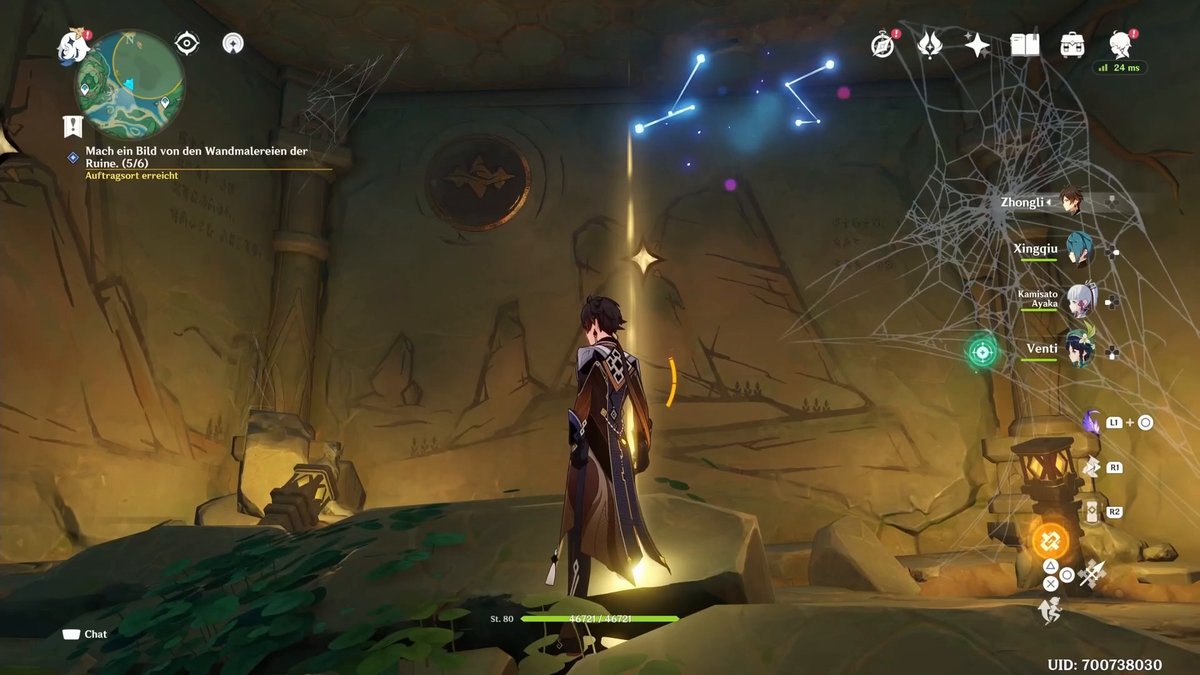Switch to party member Xingqiu

(x=1078, y=249)
